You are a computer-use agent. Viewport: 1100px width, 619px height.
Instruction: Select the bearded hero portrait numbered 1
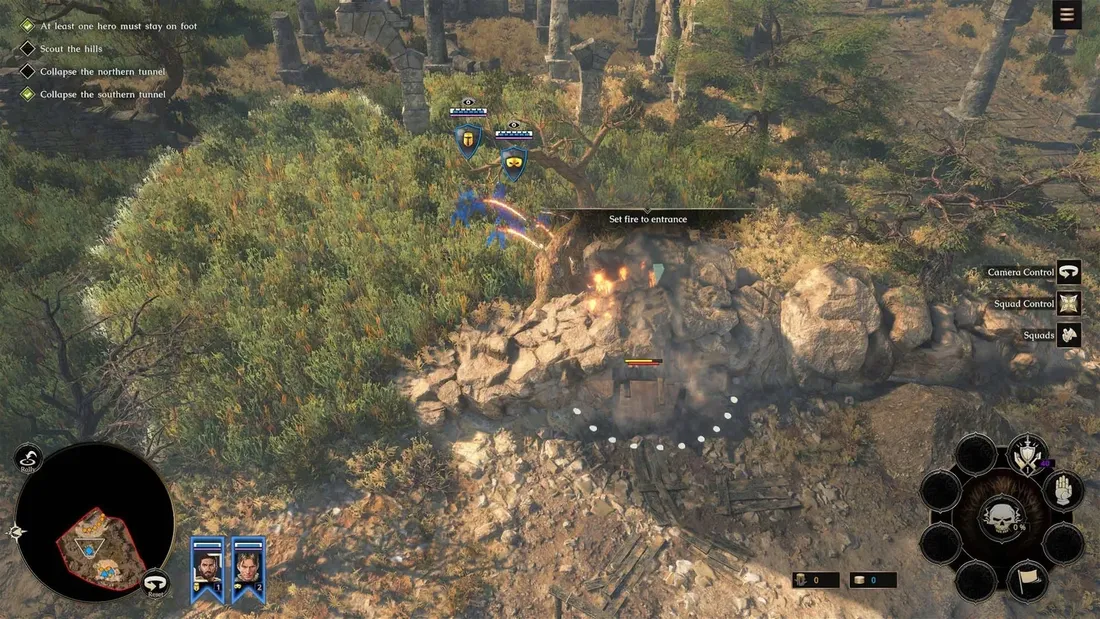click(208, 570)
